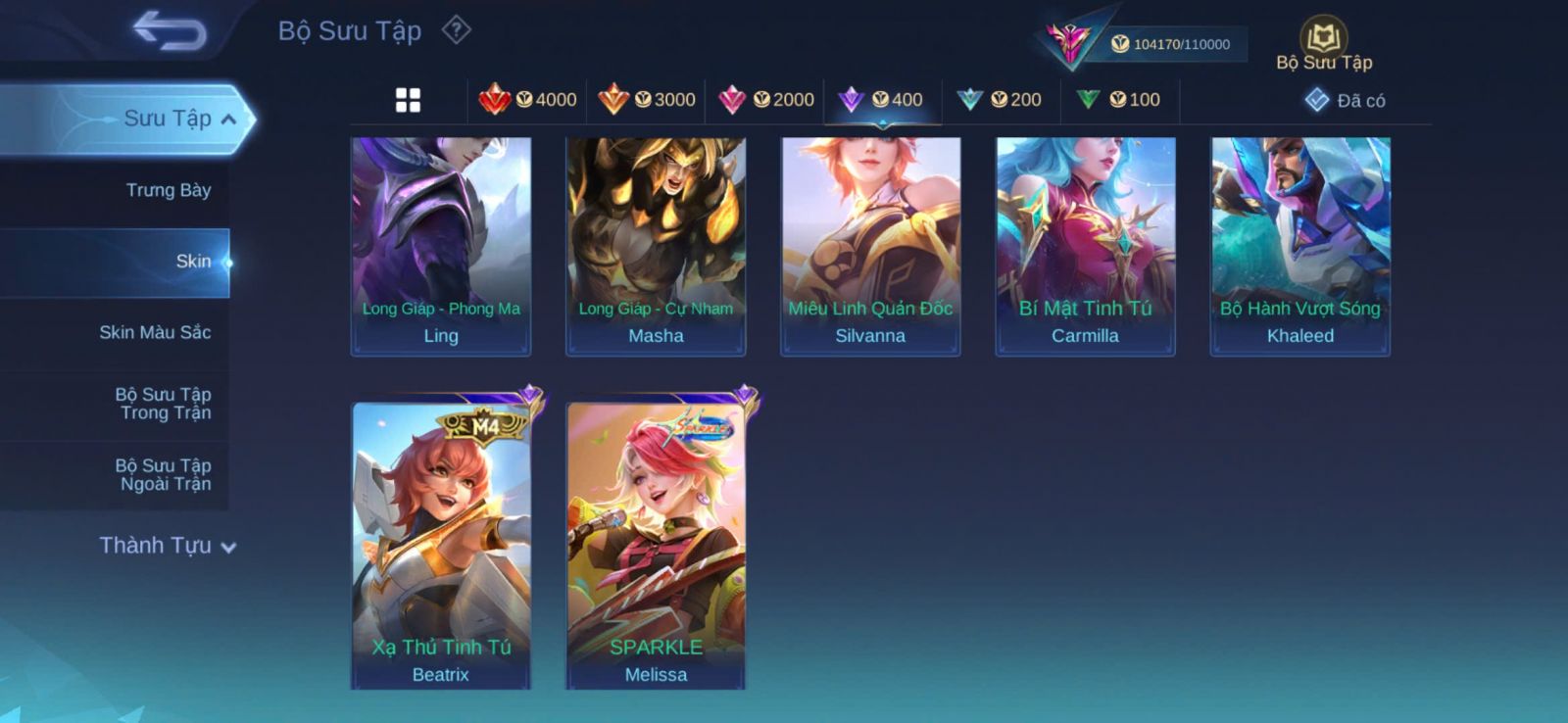This screenshot has height=723, width=1568.
Task: Switch to the 2000 point tier tab
Action: 766,100
